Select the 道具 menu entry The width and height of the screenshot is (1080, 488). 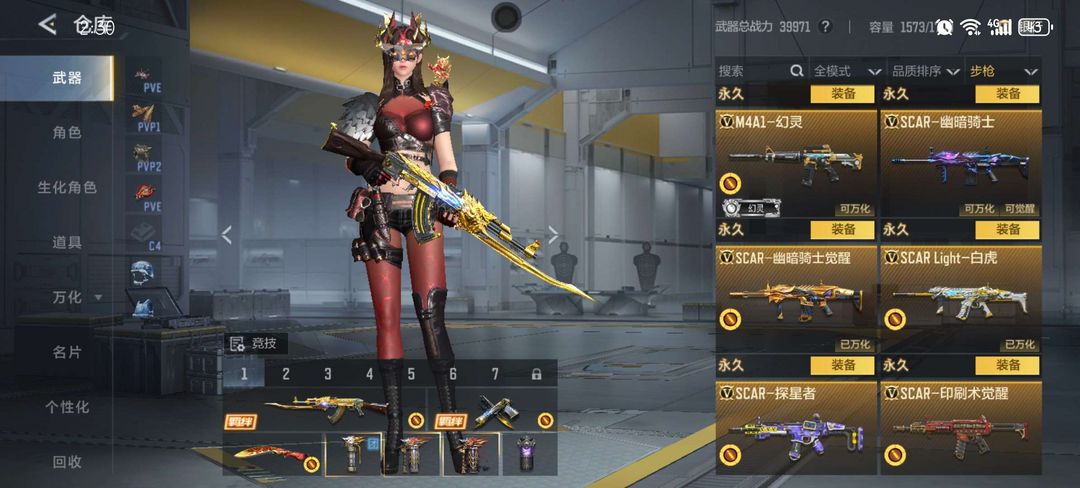tap(67, 242)
